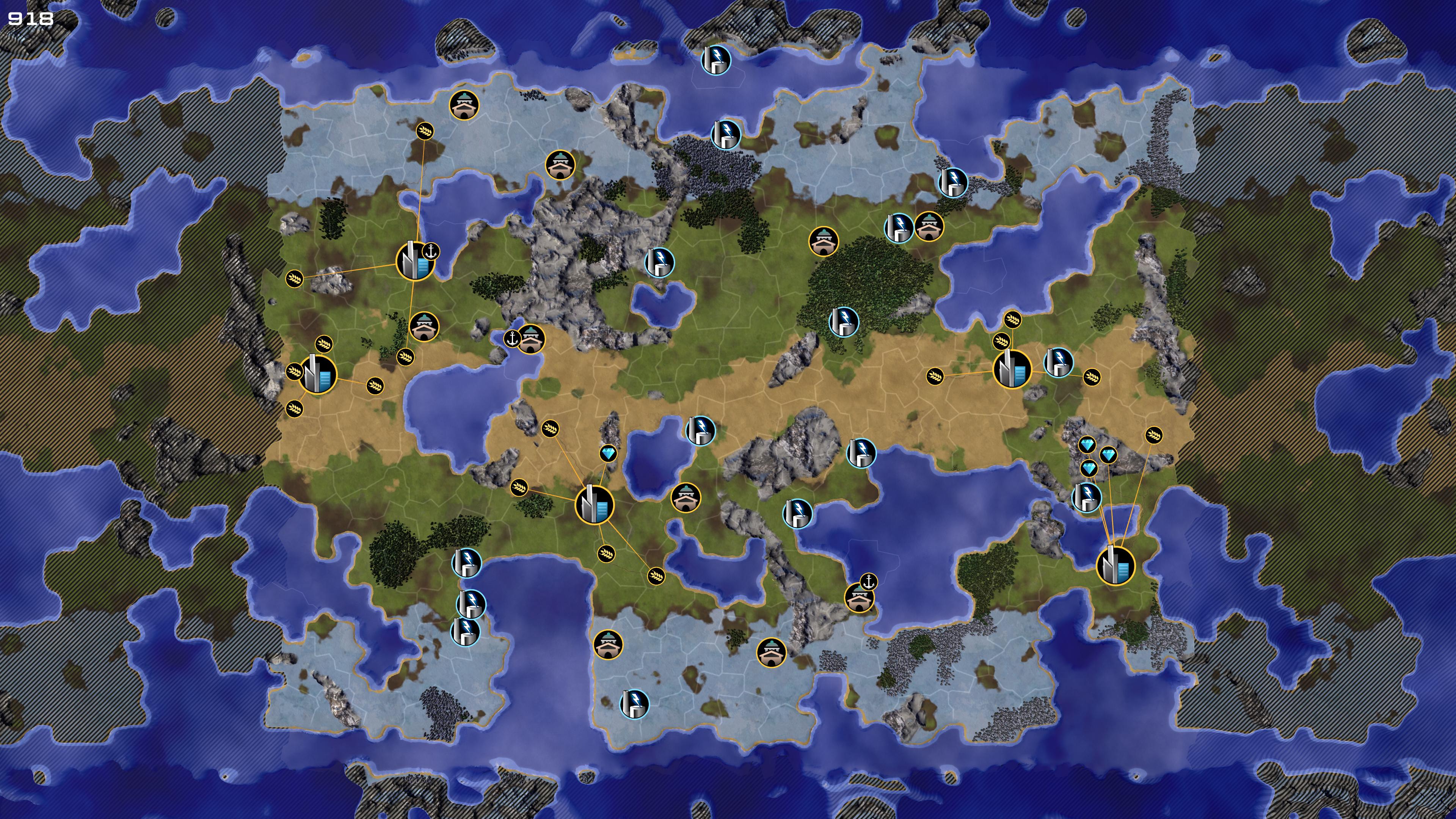Click the anchor badge beside the city
Screen dimensions: 1456x819
point(431,251)
